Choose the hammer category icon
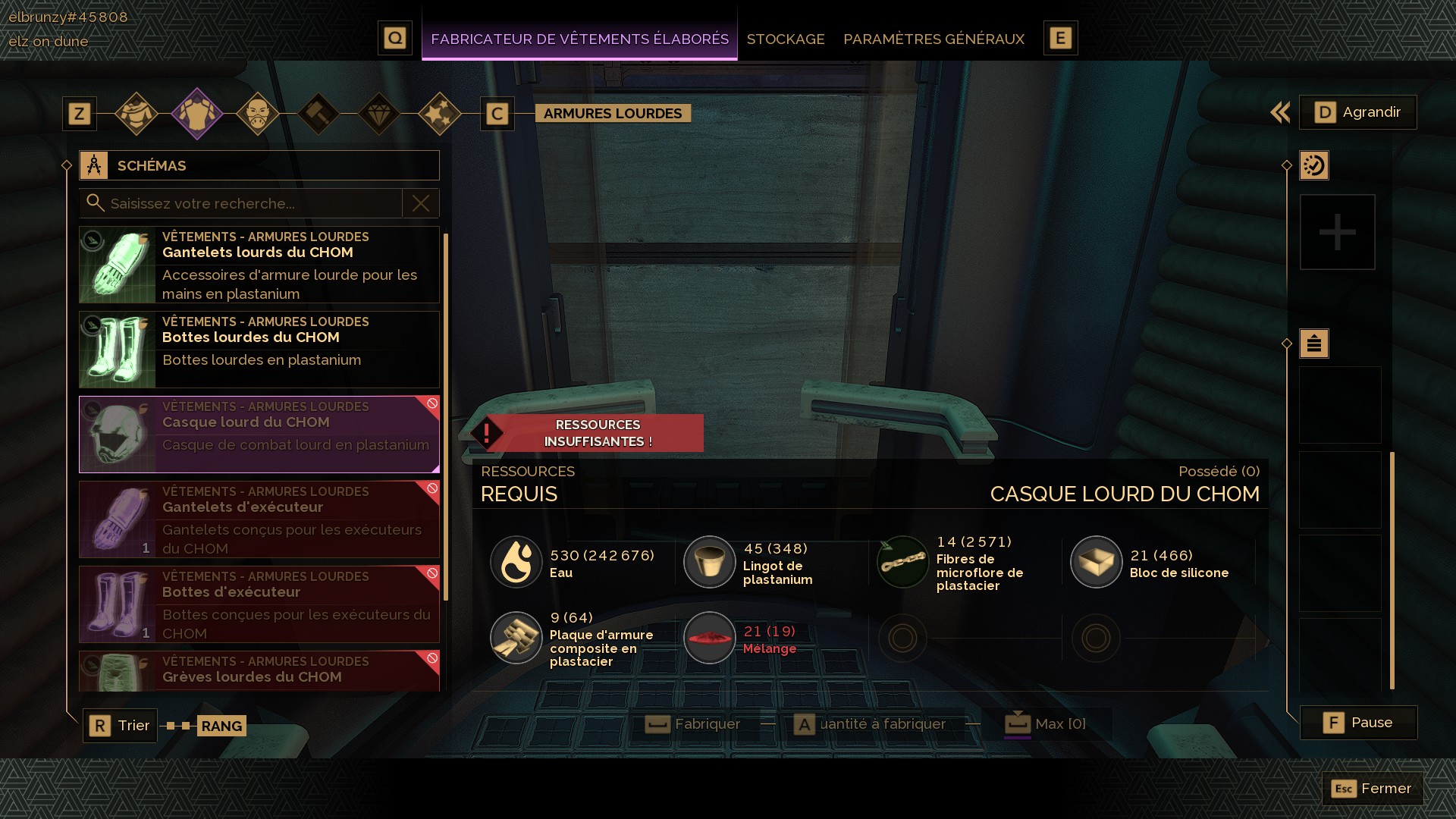 pos(318,114)
